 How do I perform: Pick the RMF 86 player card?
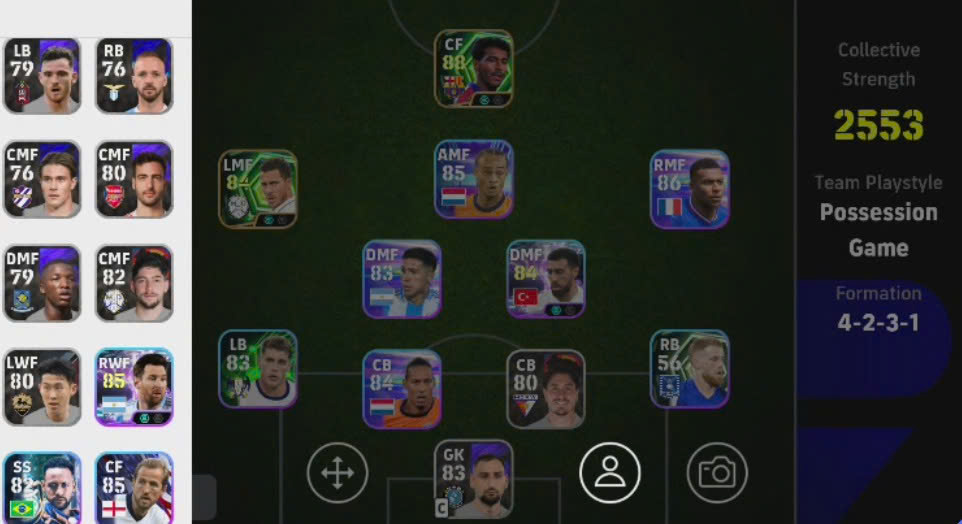pos(689,189)
